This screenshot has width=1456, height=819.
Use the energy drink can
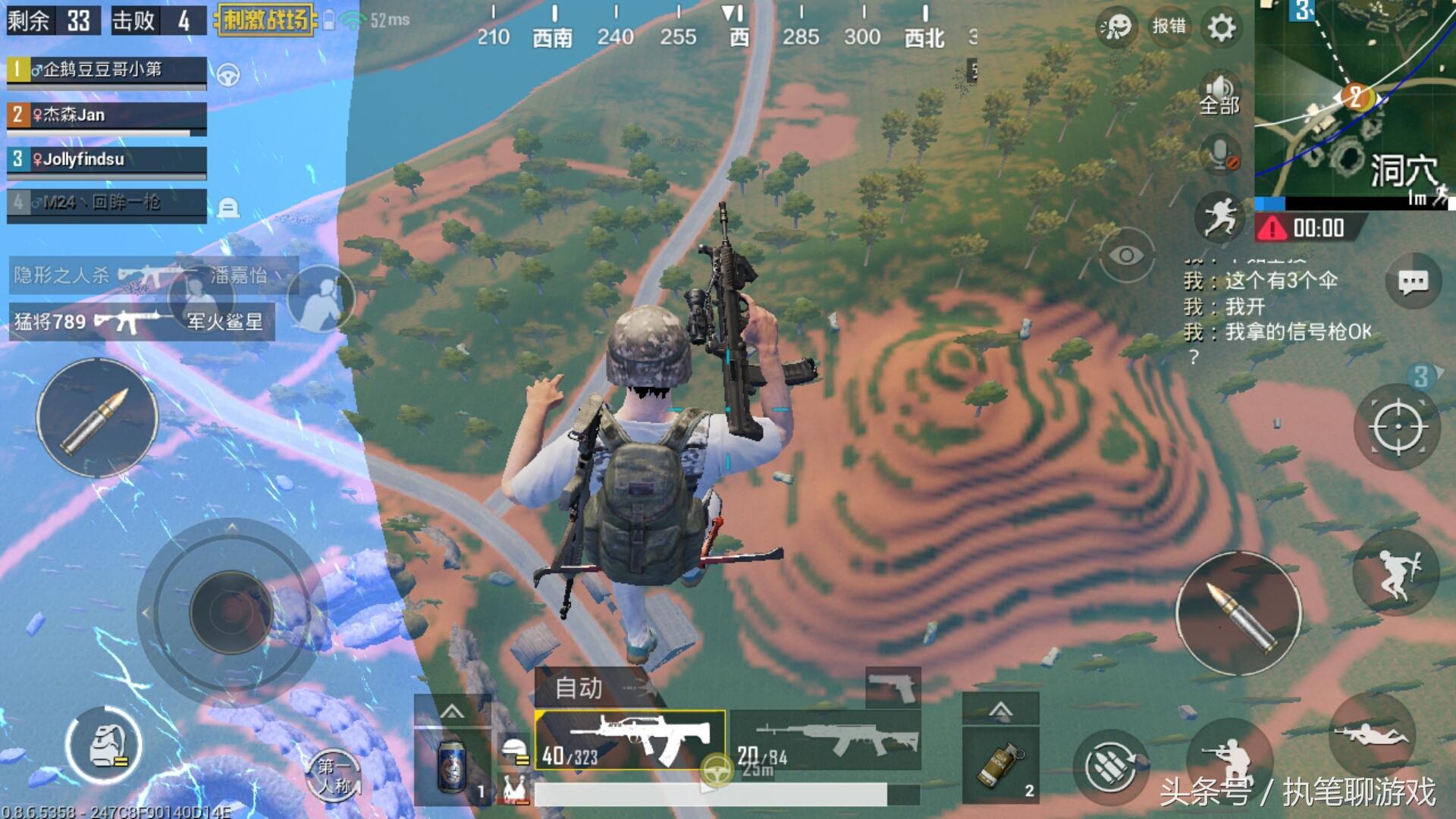coord(453,766)
